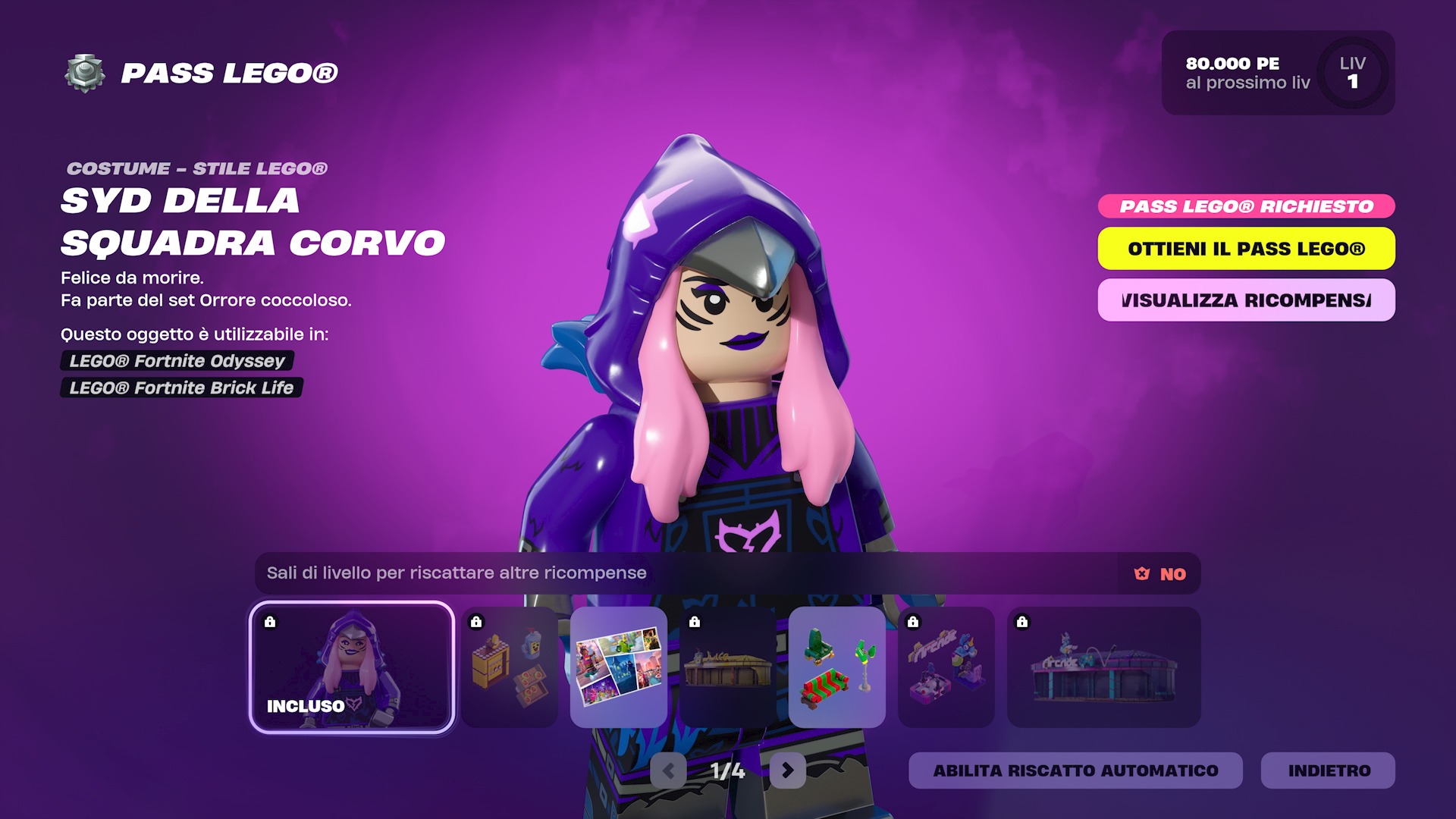The image size is (1456, 819).
Task: Click the lock icon on the Arcade machines reward
Action: click(913, 623)
